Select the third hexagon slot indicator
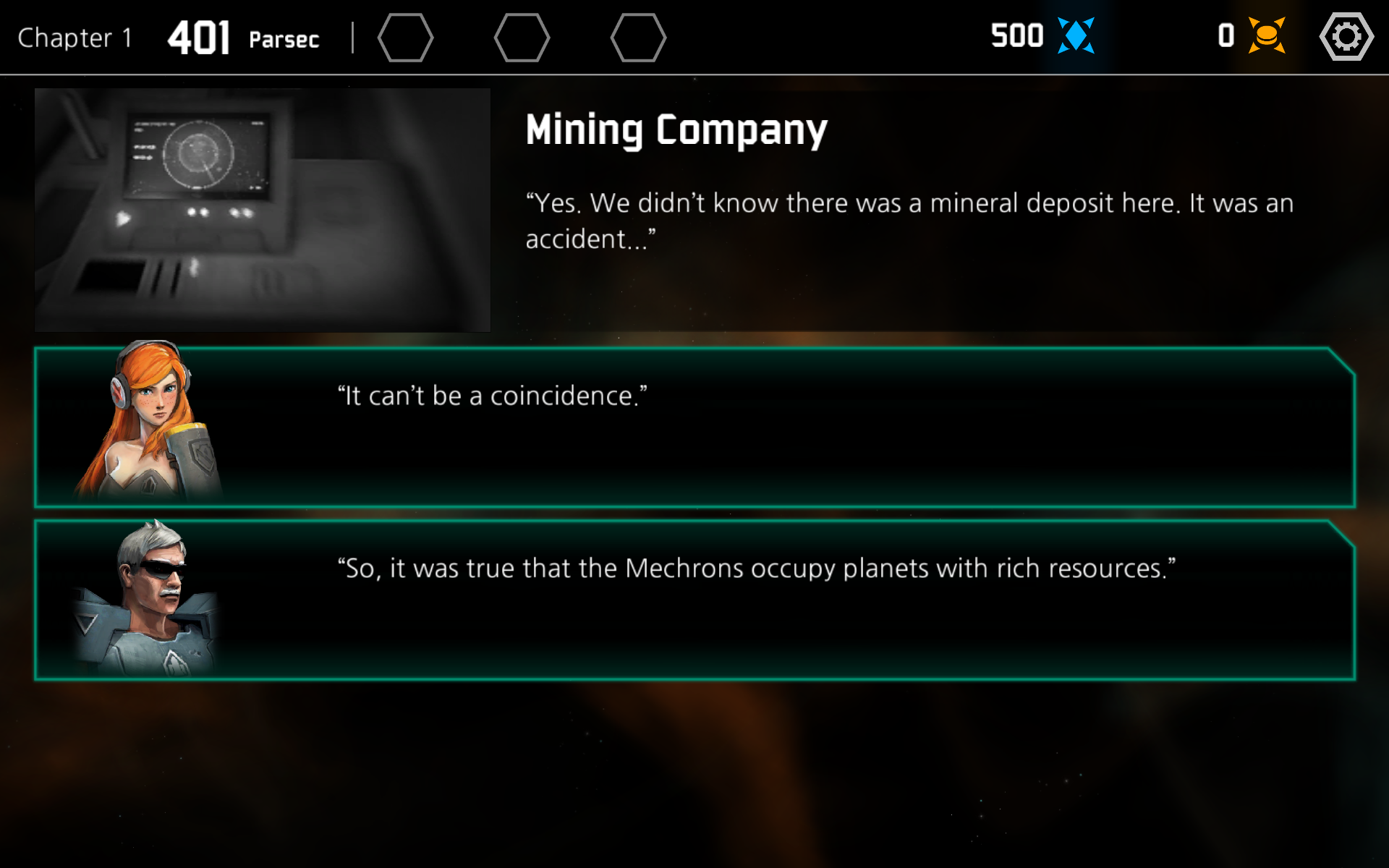This screenshot has height=868, width=1389. point(639,37)
